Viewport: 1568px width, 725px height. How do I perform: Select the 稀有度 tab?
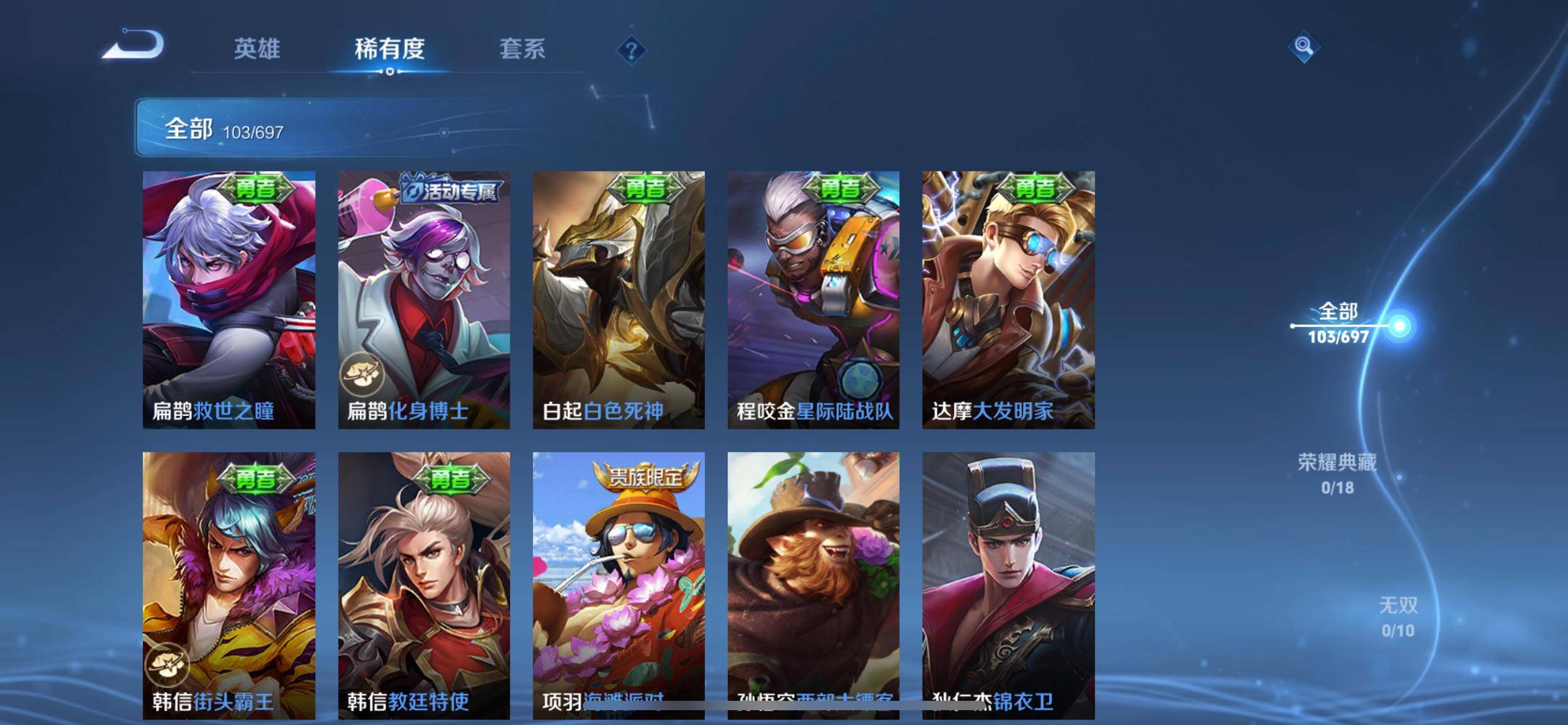390,49
